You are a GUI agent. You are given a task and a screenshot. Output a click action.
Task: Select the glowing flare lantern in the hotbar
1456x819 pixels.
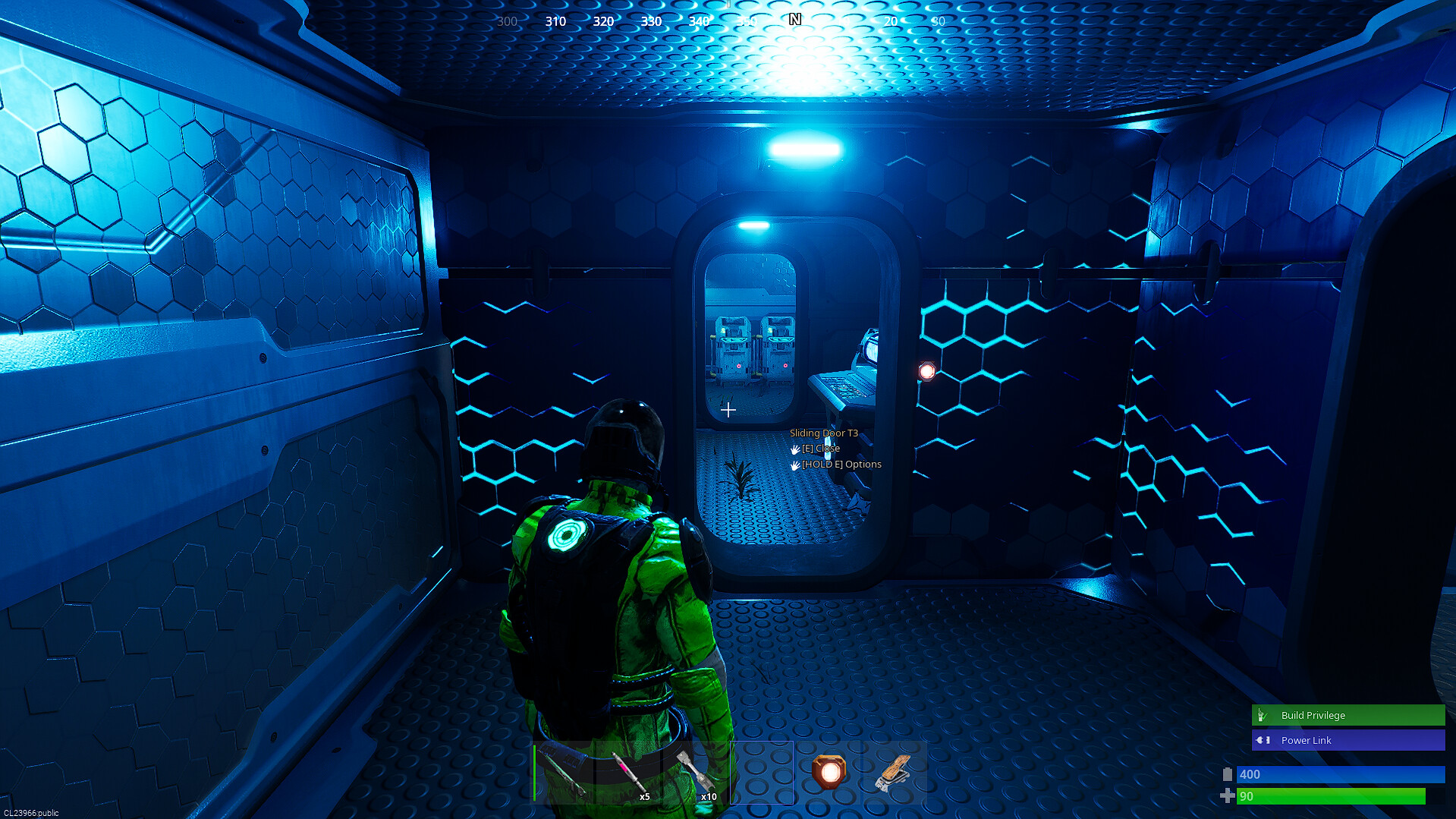click(x=830, y=773)
